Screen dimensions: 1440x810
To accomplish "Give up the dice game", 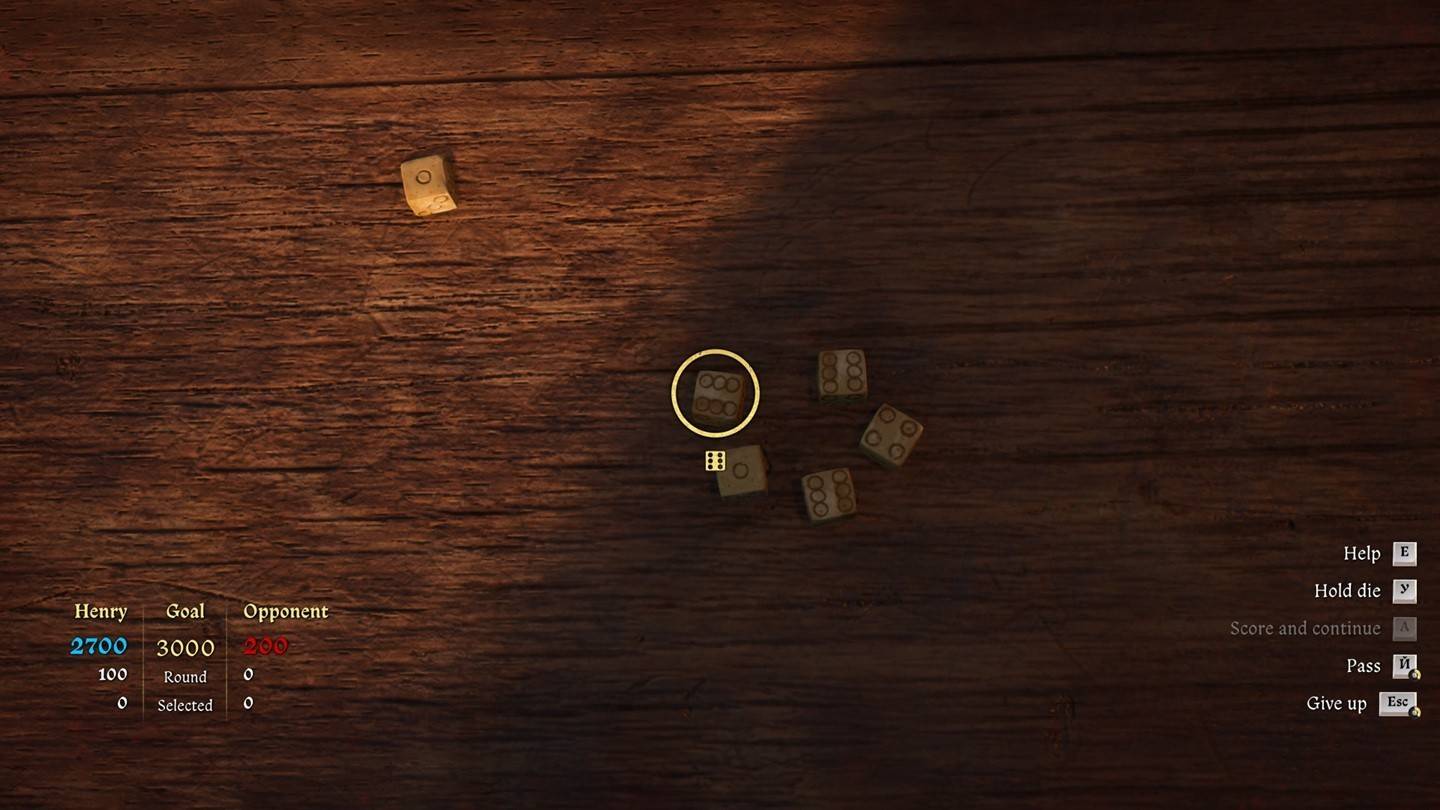I will pyautogui.click(x=1337, y=702).
